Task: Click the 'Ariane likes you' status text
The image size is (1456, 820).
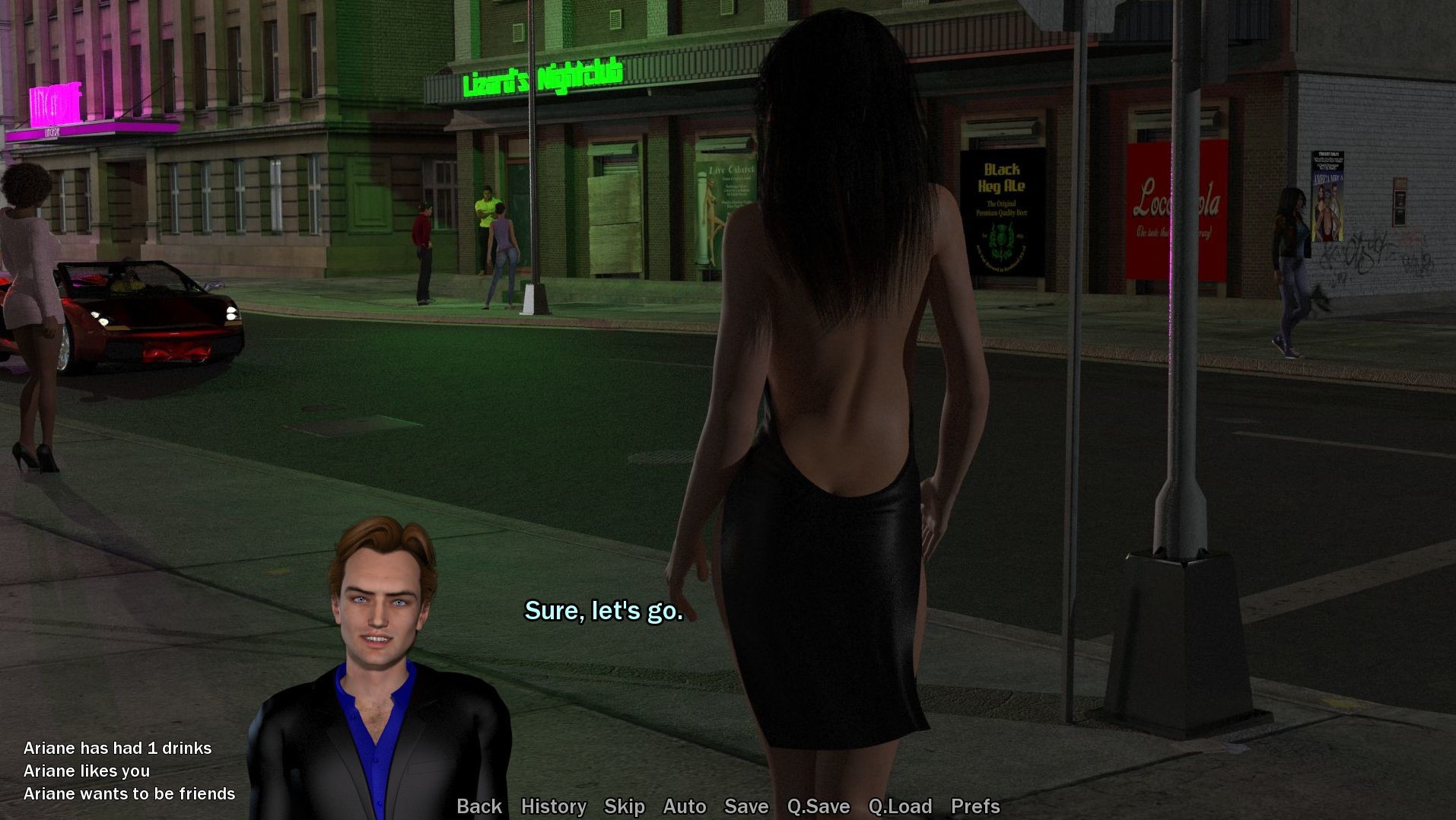Action: 87,771
